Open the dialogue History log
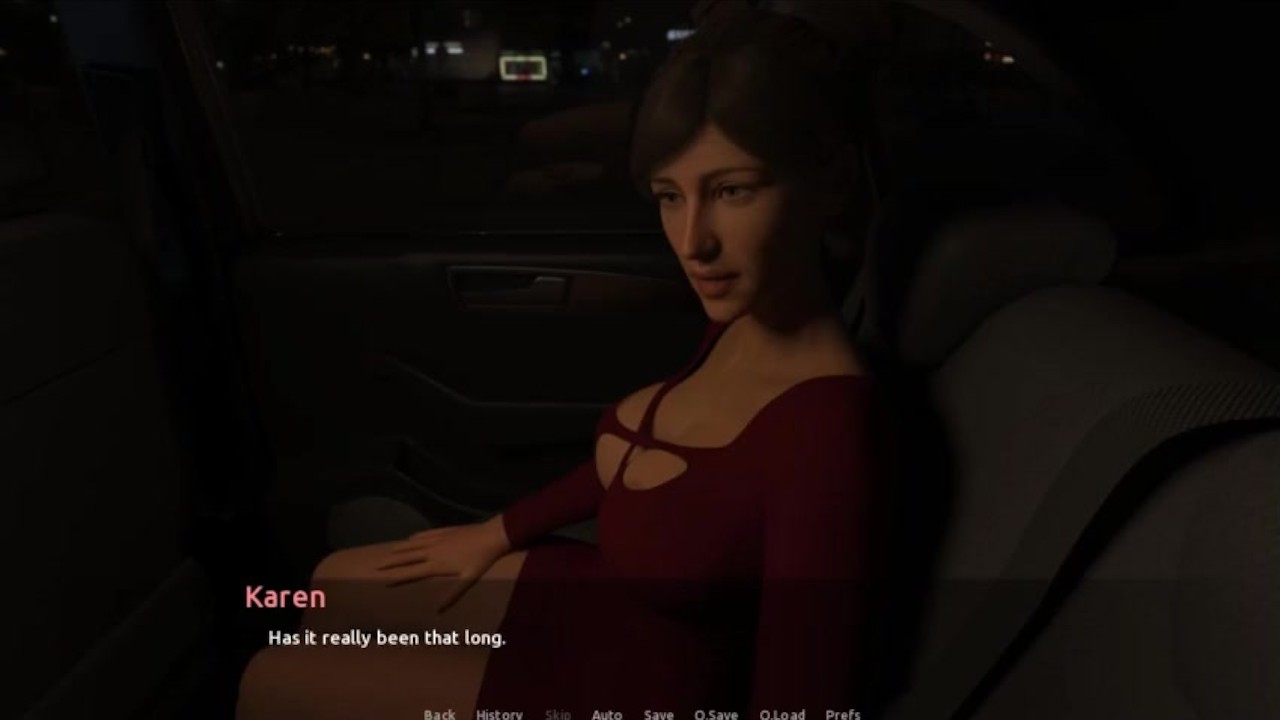The width and height of the screenshot is (1280, 720). click(499, 713)
